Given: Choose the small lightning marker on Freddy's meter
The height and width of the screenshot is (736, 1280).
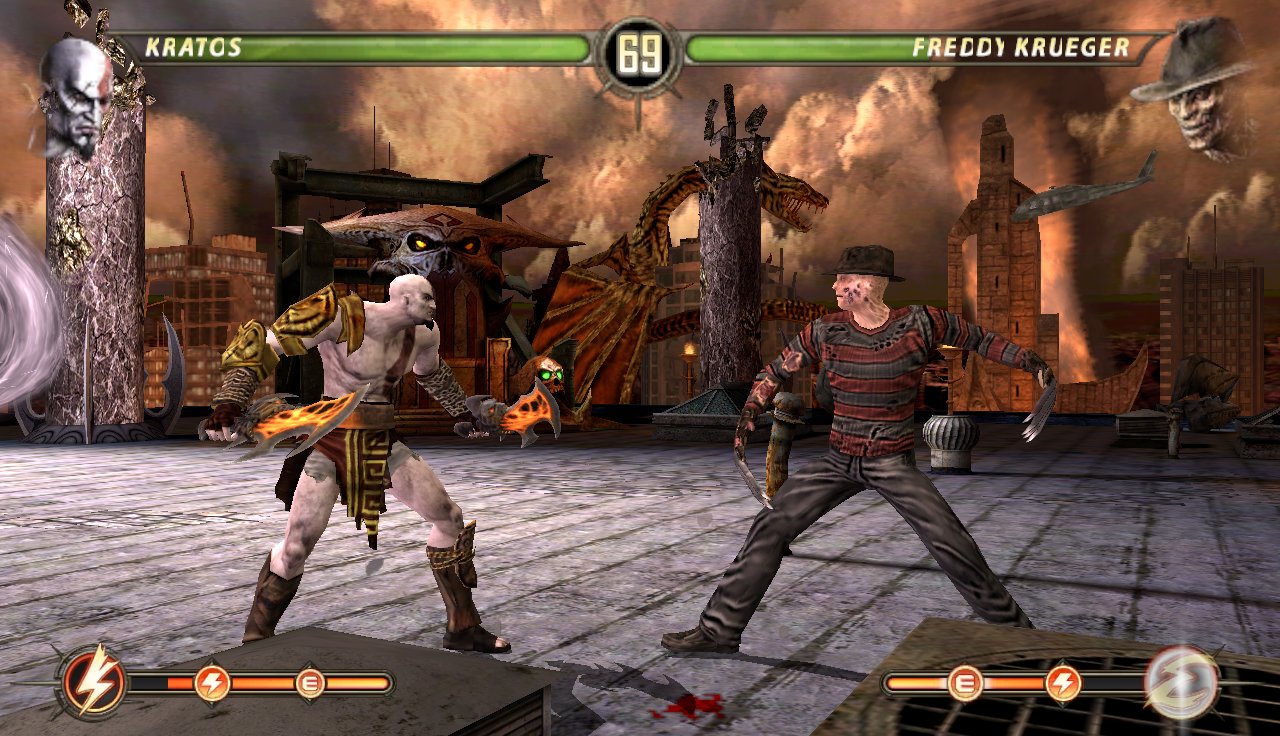Looking at the screenshot, I should tap(1063, 684).
